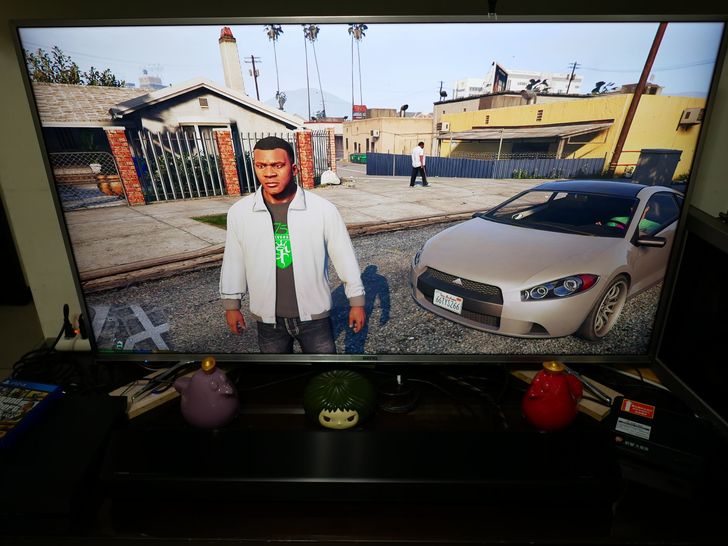Open the minimap radar in the corner
728x546 pixels.
point(132,327)
